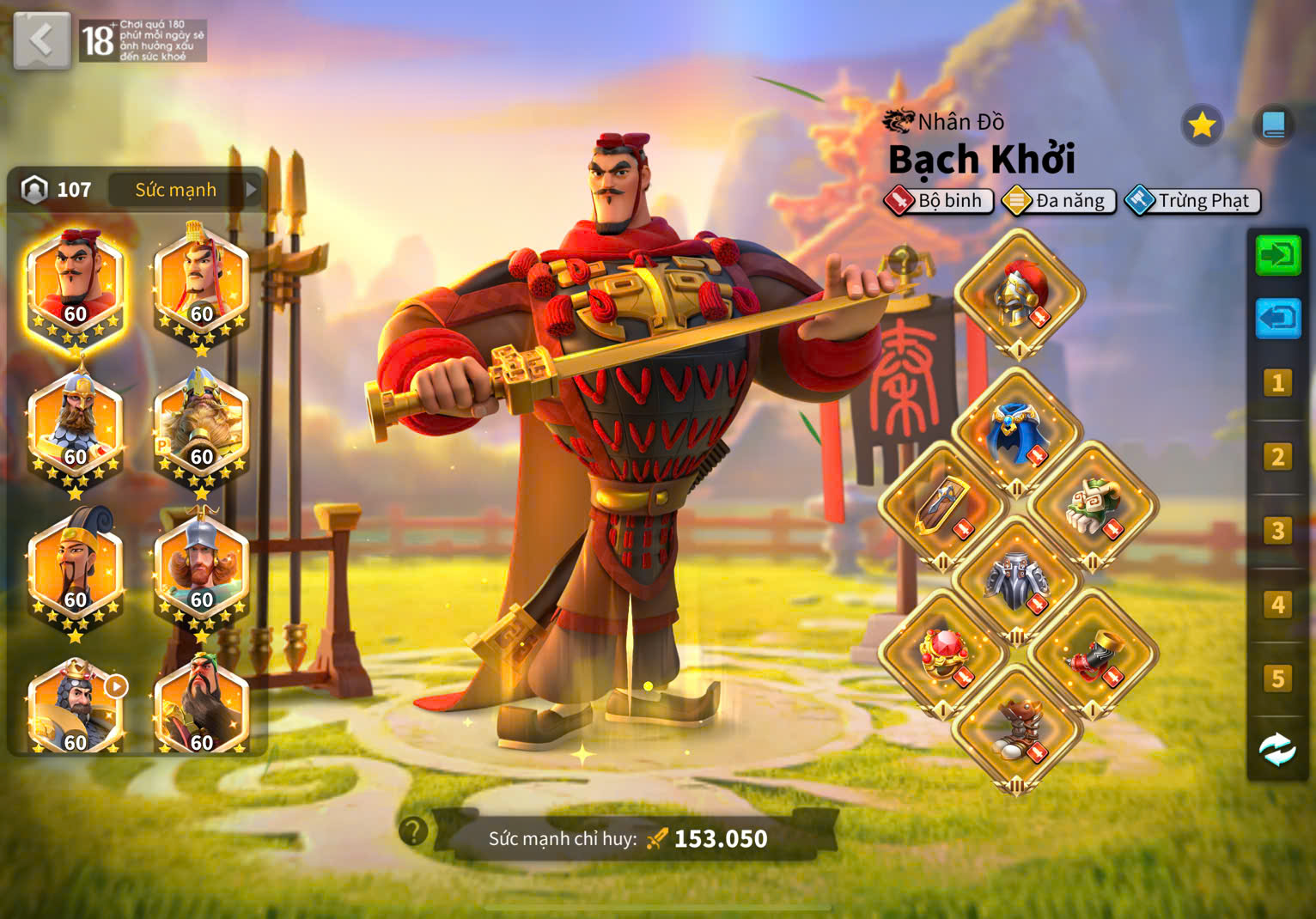Go back with the arrow button
The height and width of the screenshot is (919, 1316).
tap(41, 40)
